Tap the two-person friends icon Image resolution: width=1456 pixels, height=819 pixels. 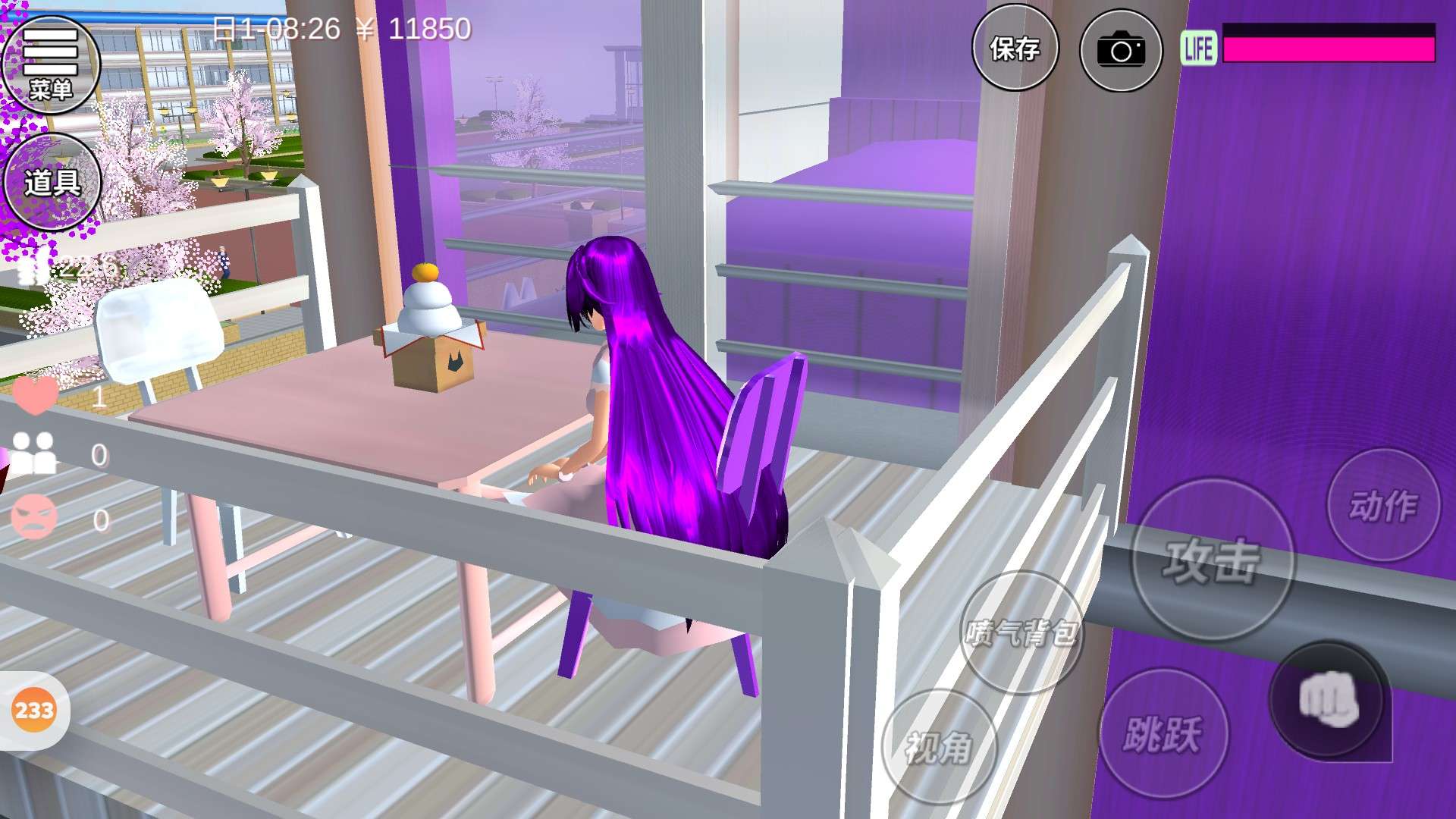[35, 453]
